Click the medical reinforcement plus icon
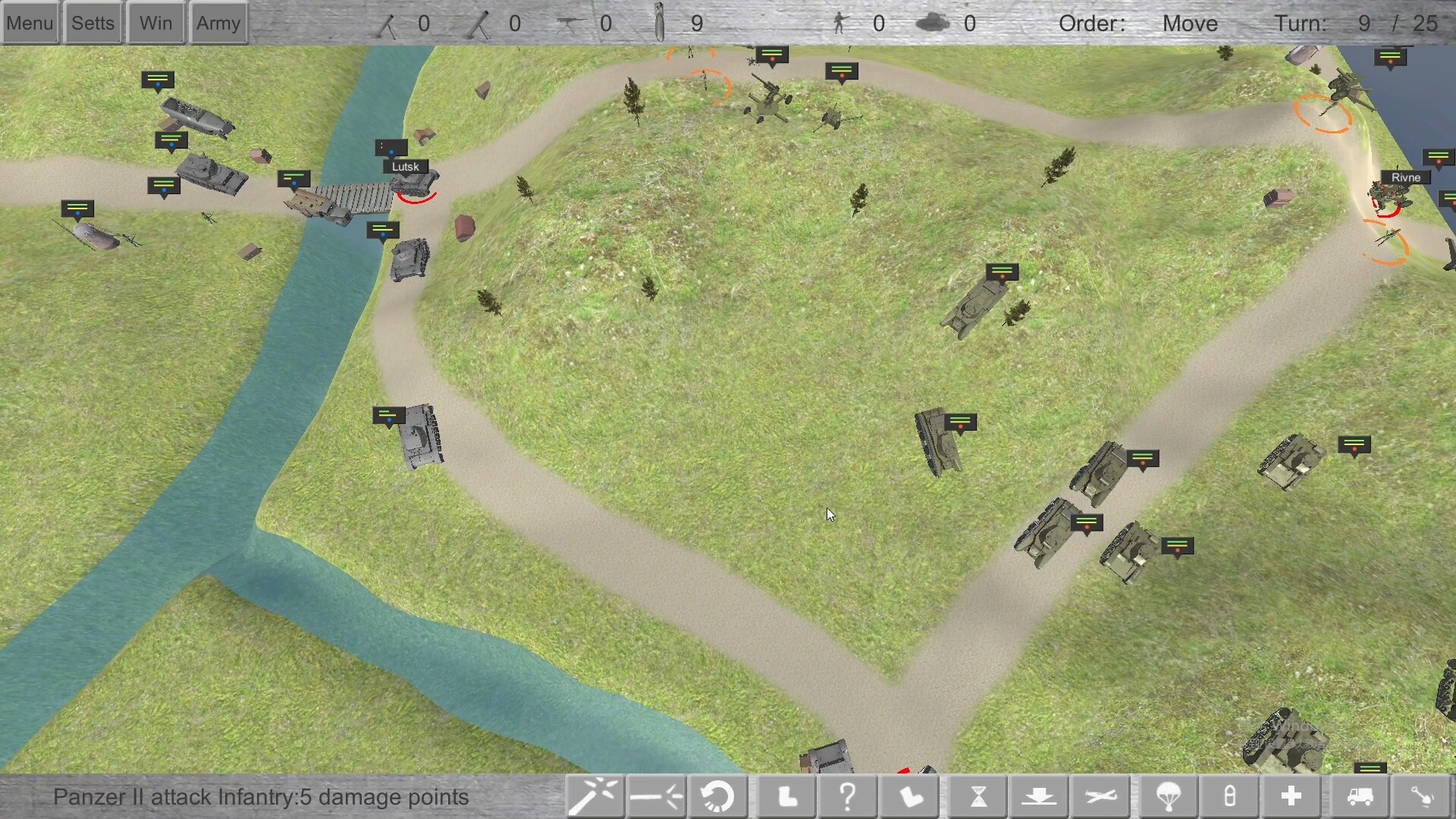 (x=1291, y=796)
